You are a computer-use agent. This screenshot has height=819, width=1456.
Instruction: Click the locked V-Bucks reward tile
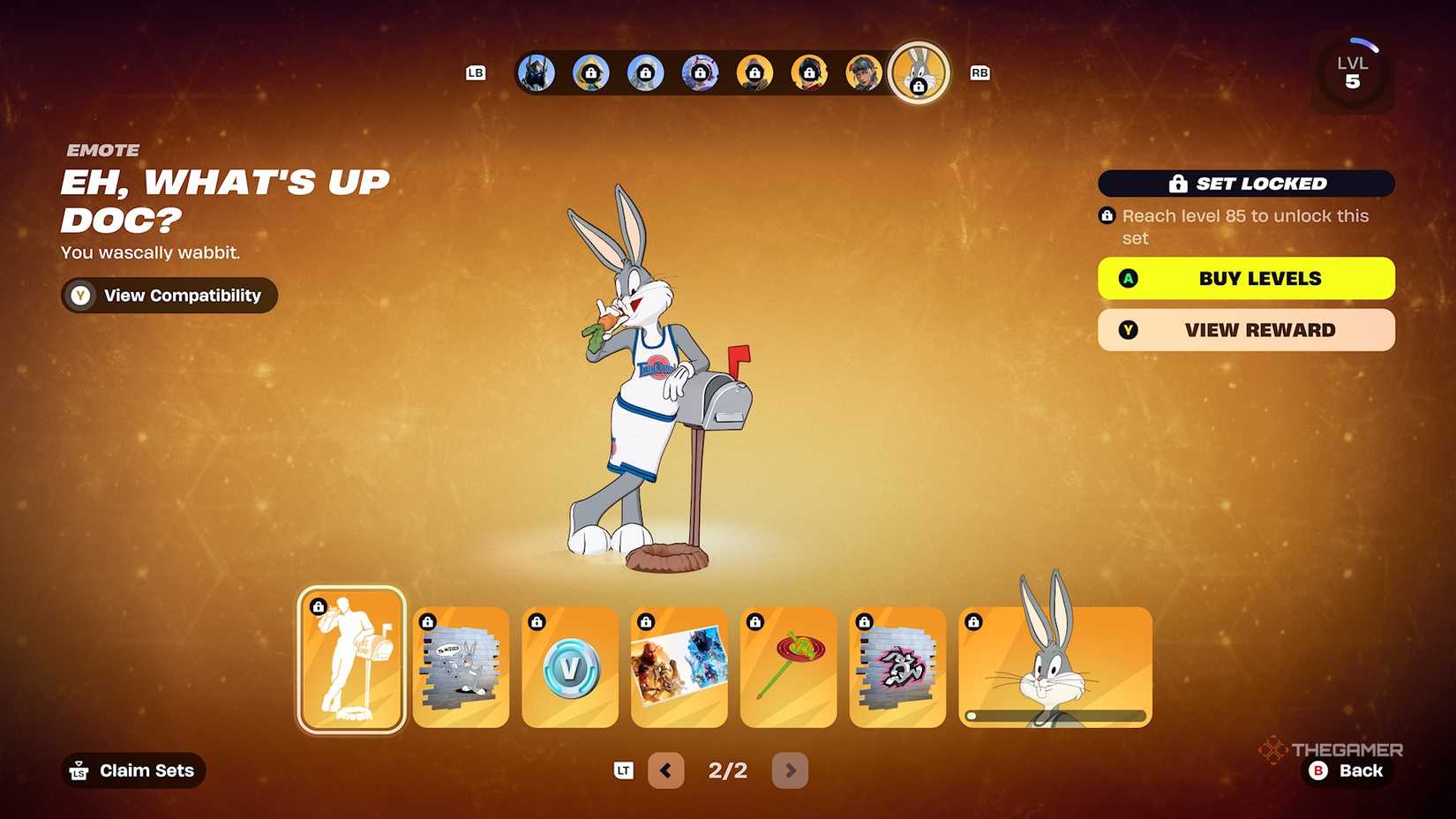[x=569, y=668]
